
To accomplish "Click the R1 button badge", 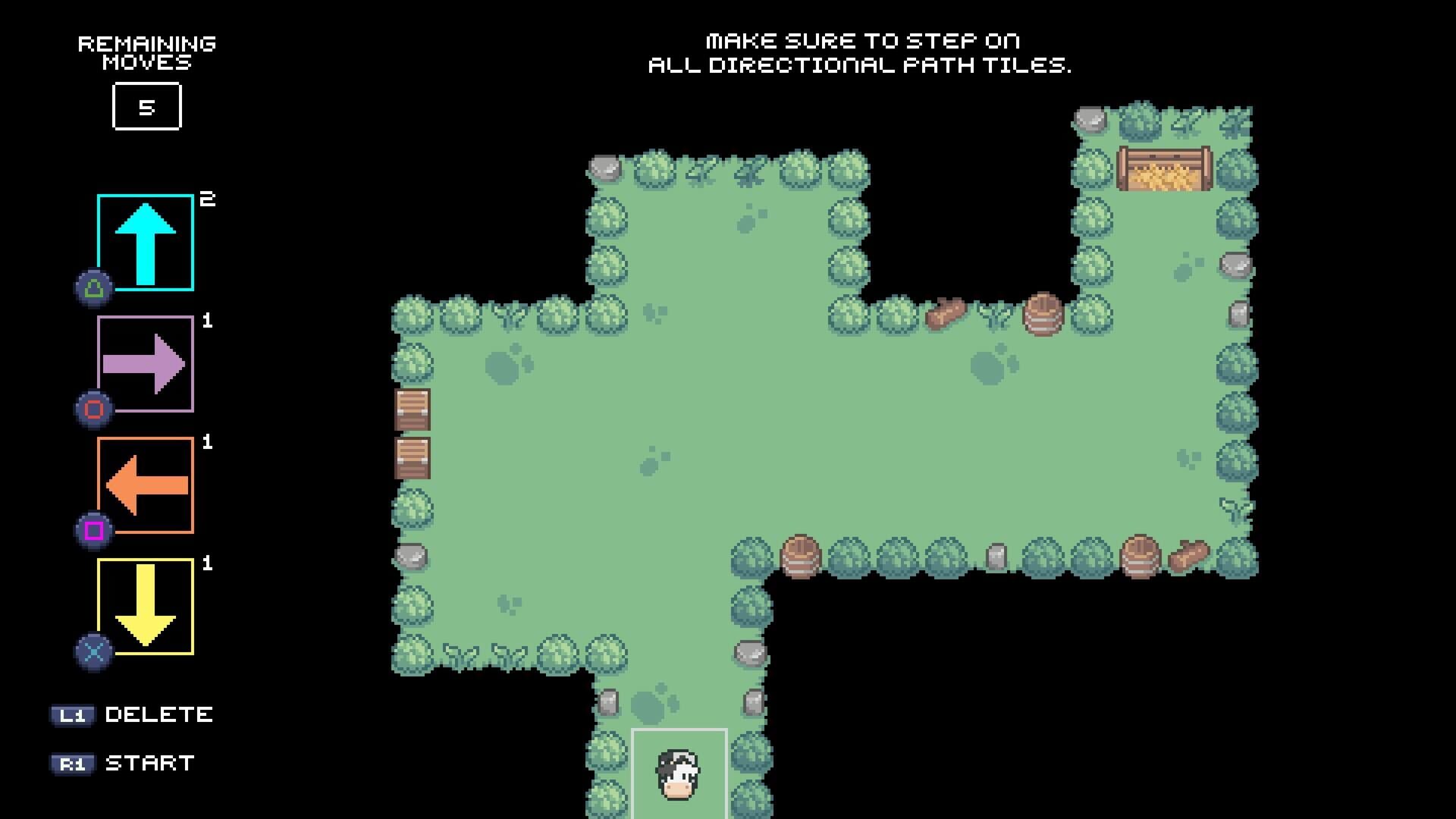I will (74, 764).
